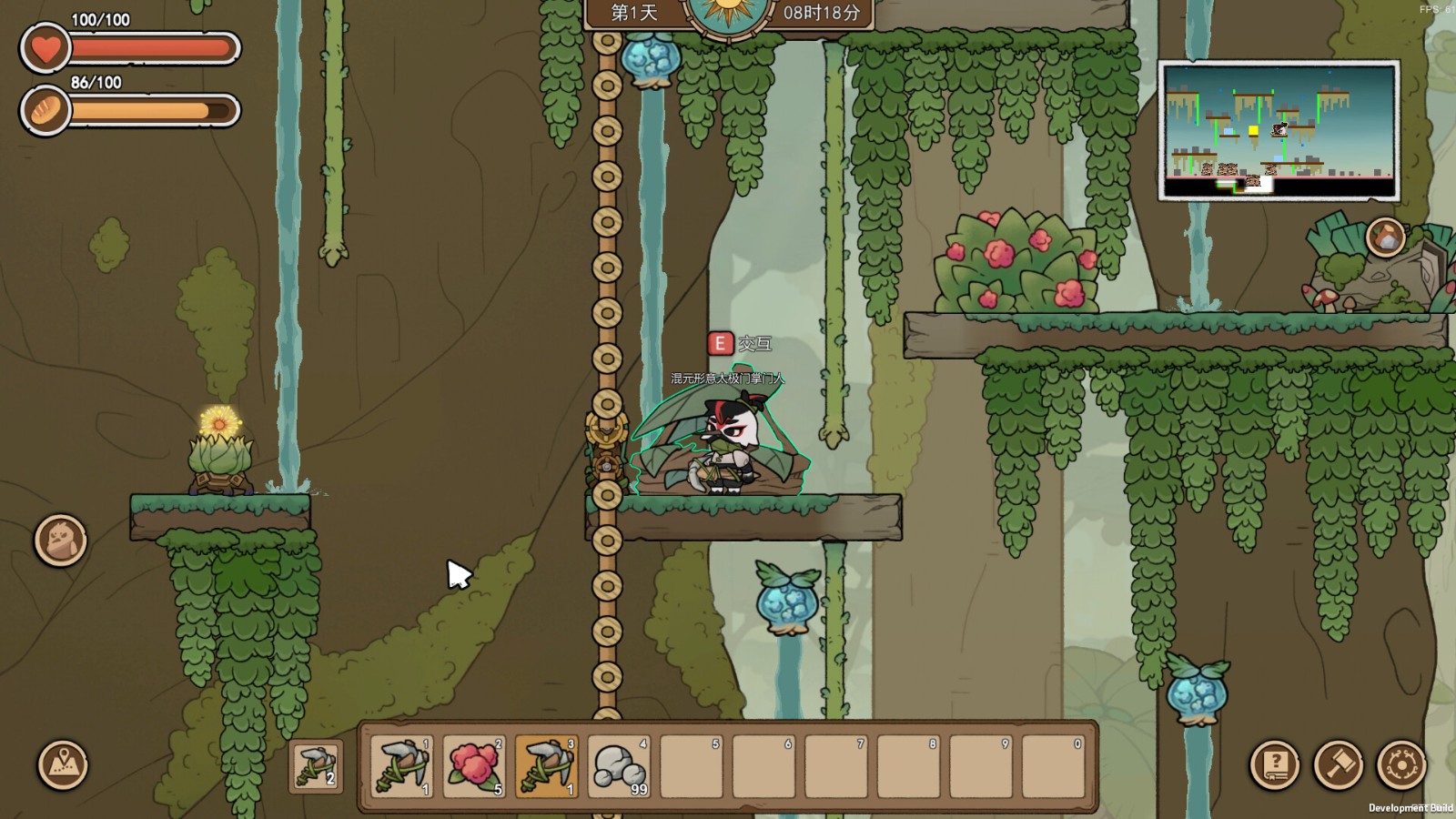Click the round mushroom marker icon
Screen dimensions: 1456x819
point(1386,238)
